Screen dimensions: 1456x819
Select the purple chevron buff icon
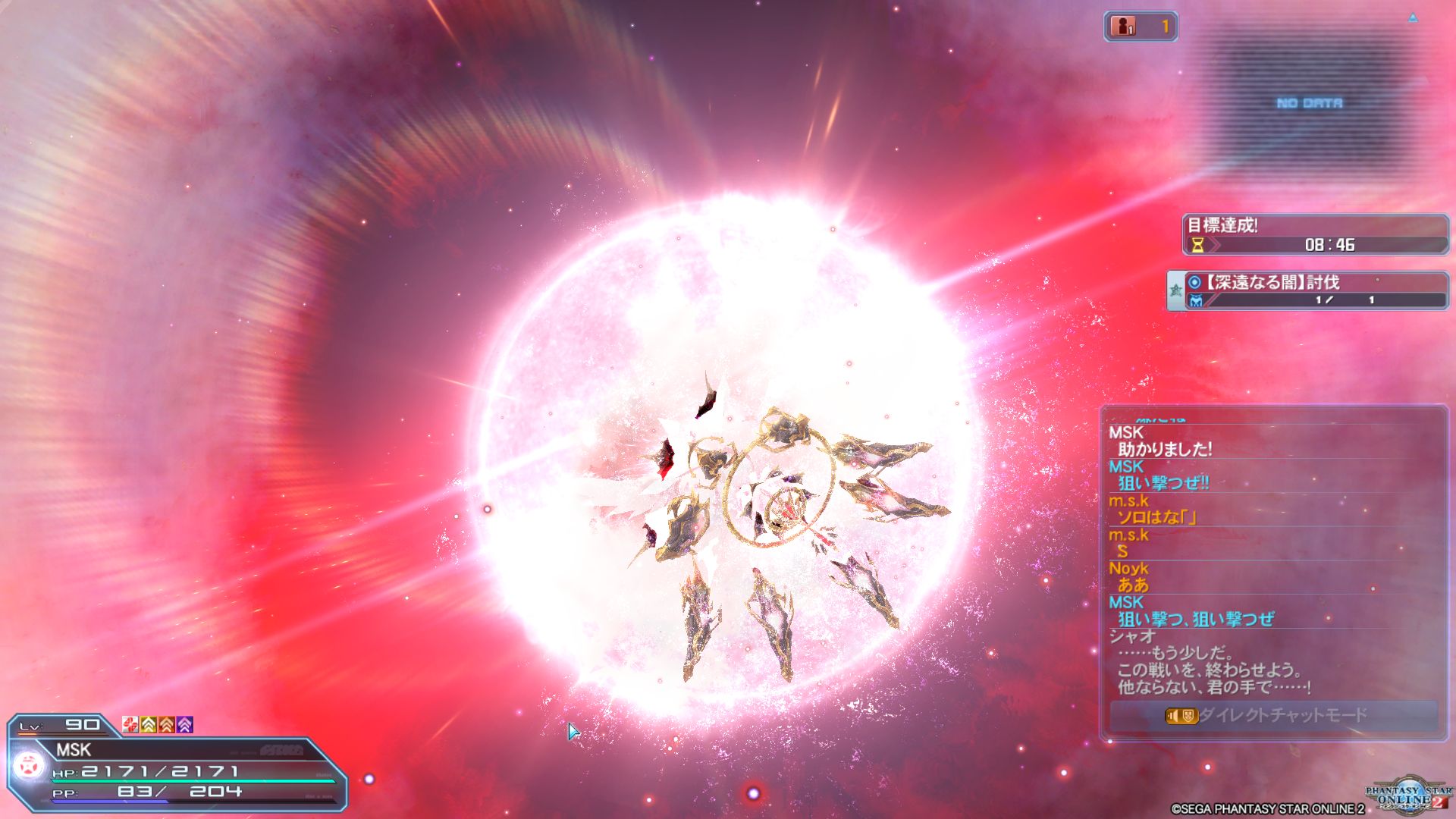pos(185,725)
